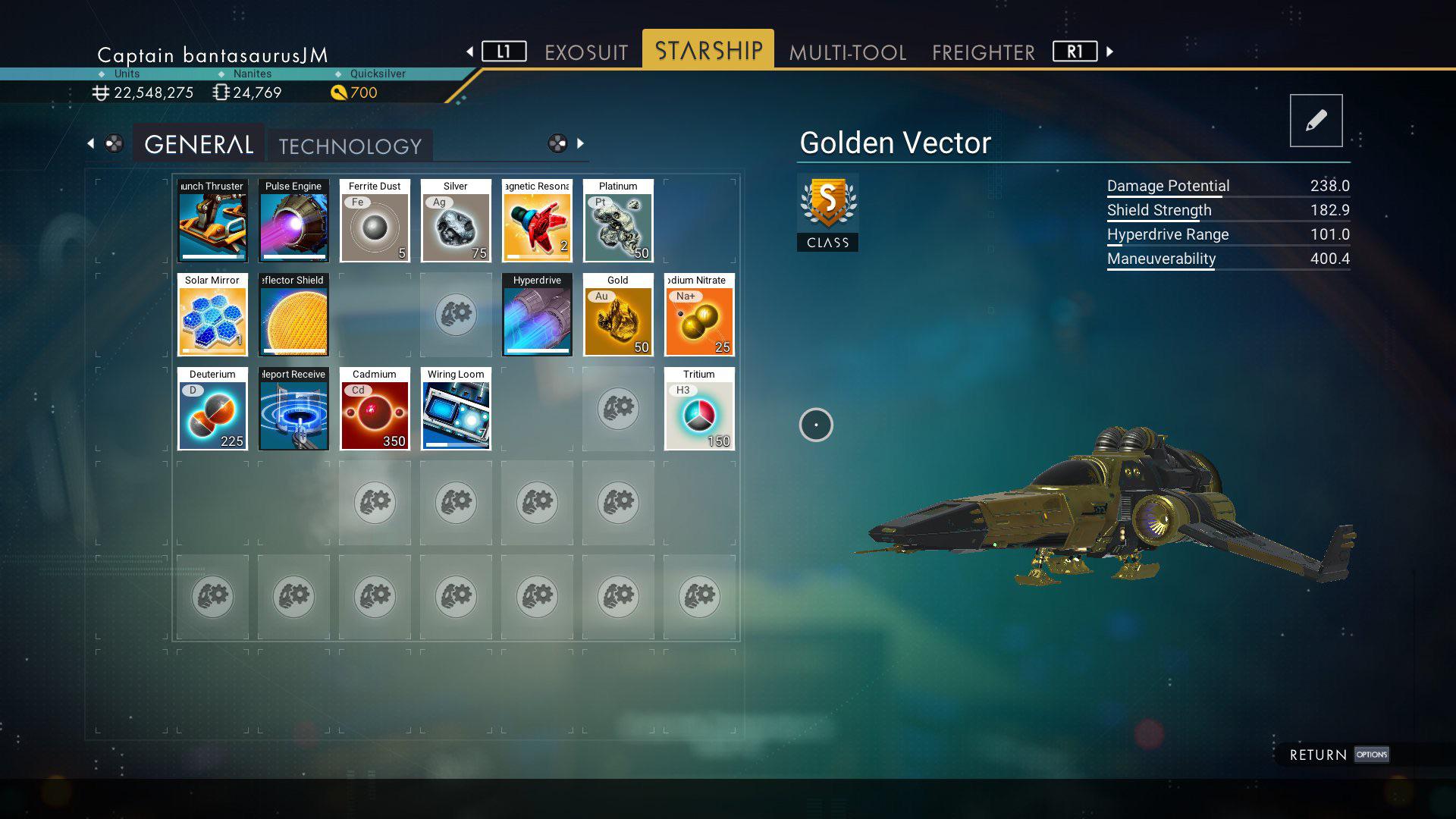Image resolution: width=1456 pixels, height=819 pixels.
Task: Select the Launch Thruster slot
Action: pyautogui.click(x=212, y=222)
